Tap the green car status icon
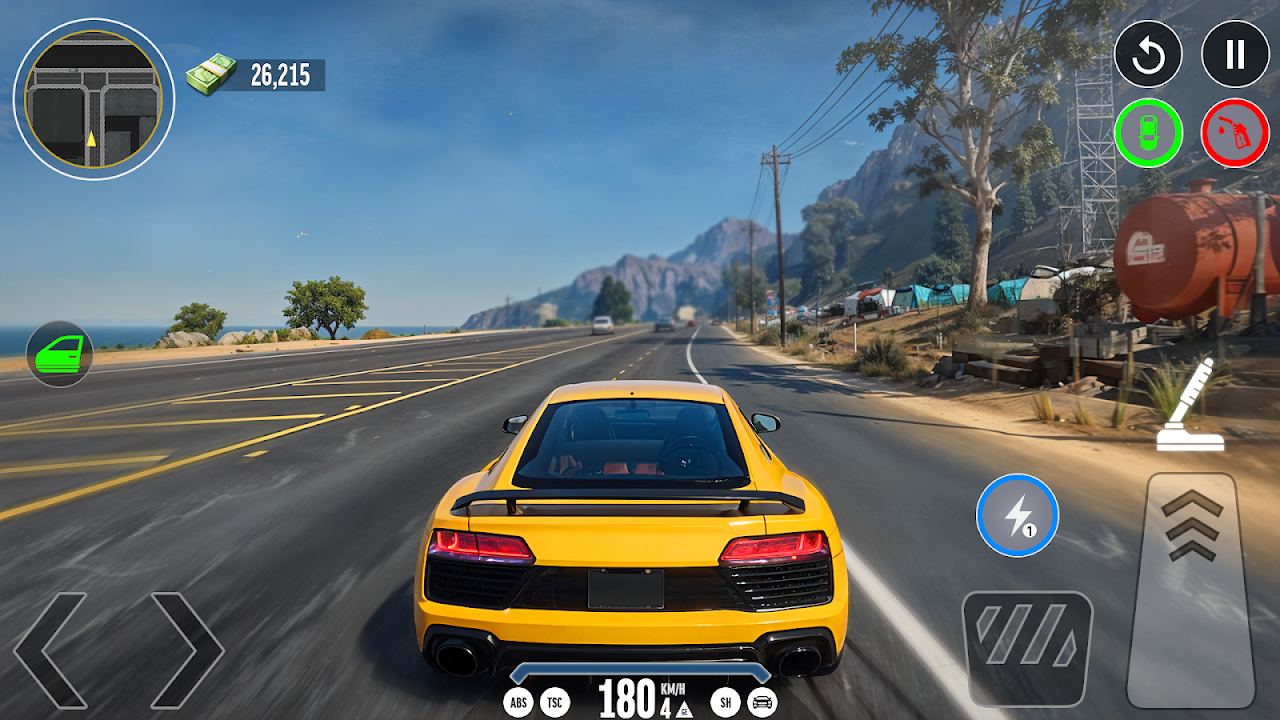The image size is (1280, 720). 1148,133
